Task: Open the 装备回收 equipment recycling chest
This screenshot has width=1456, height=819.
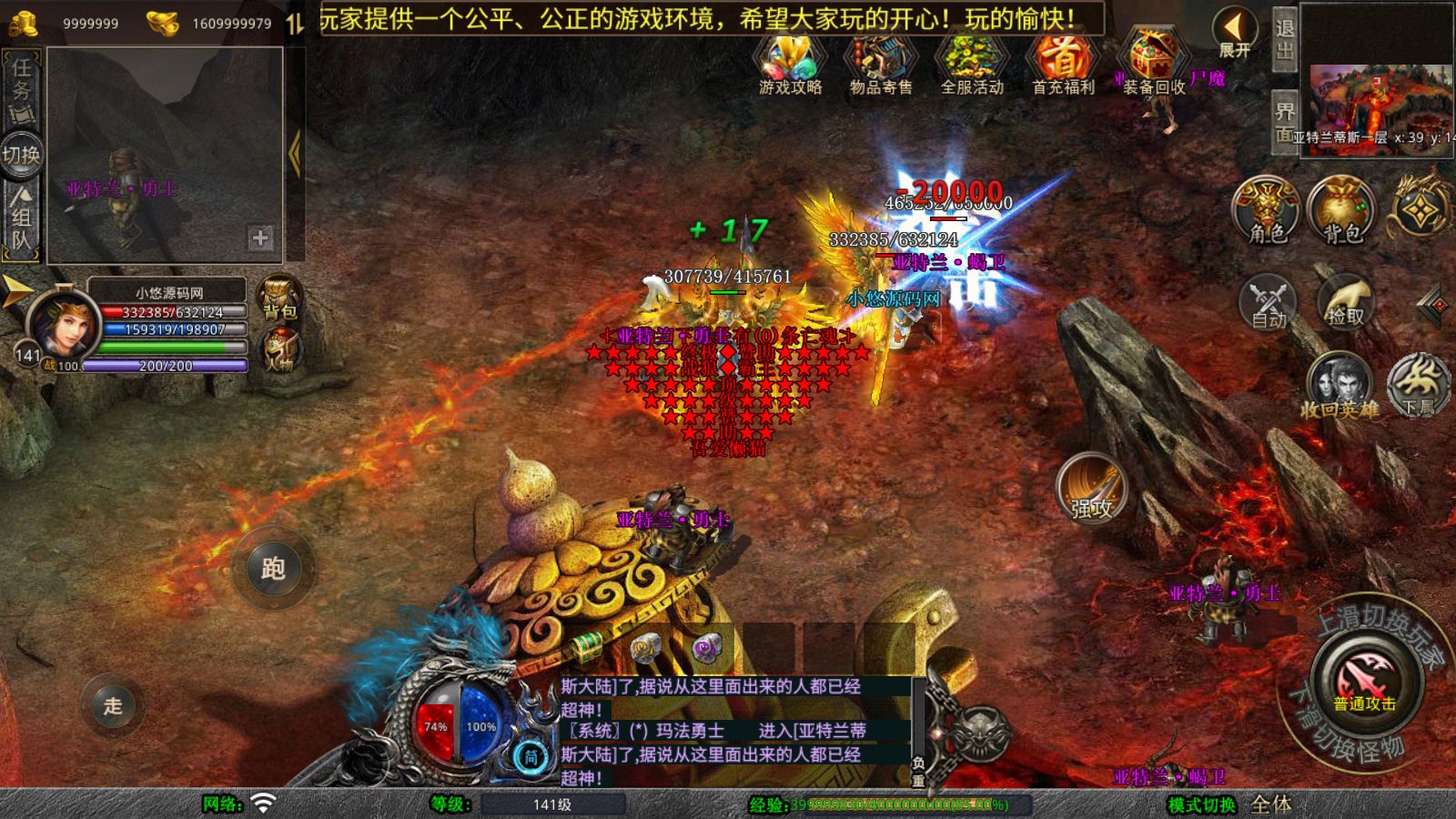Action: (1153, 62)
